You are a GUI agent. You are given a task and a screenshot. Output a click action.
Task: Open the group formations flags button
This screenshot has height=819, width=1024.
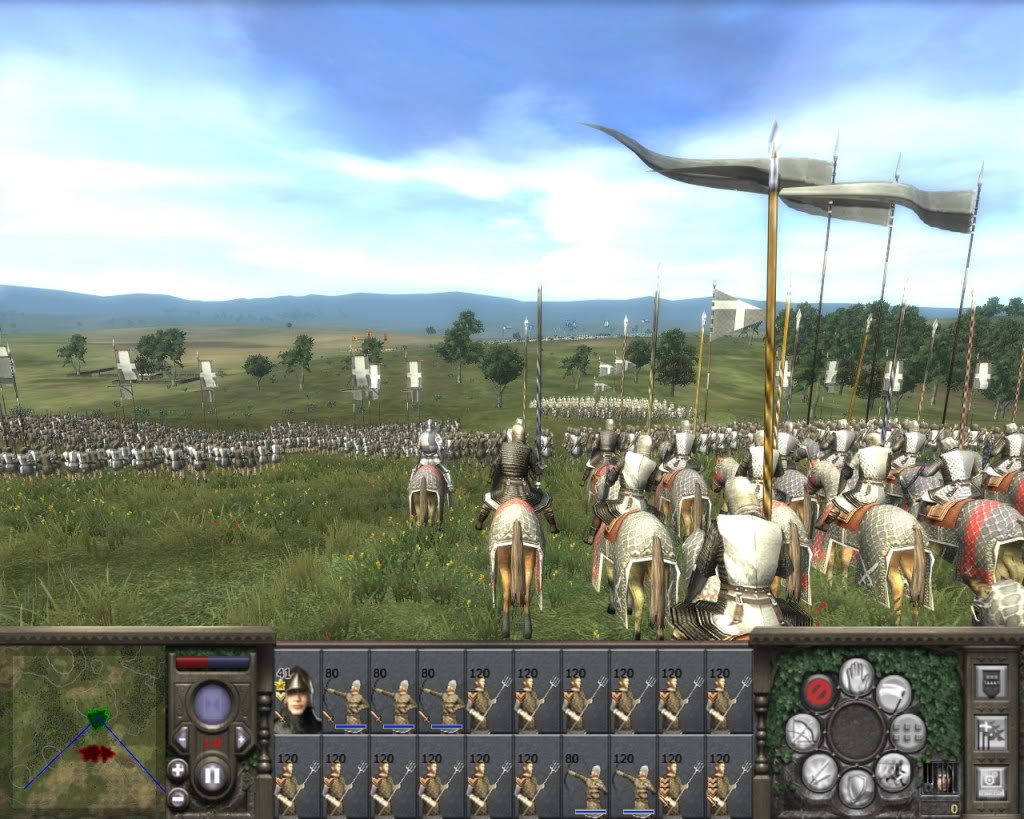(x=990, y=733)
